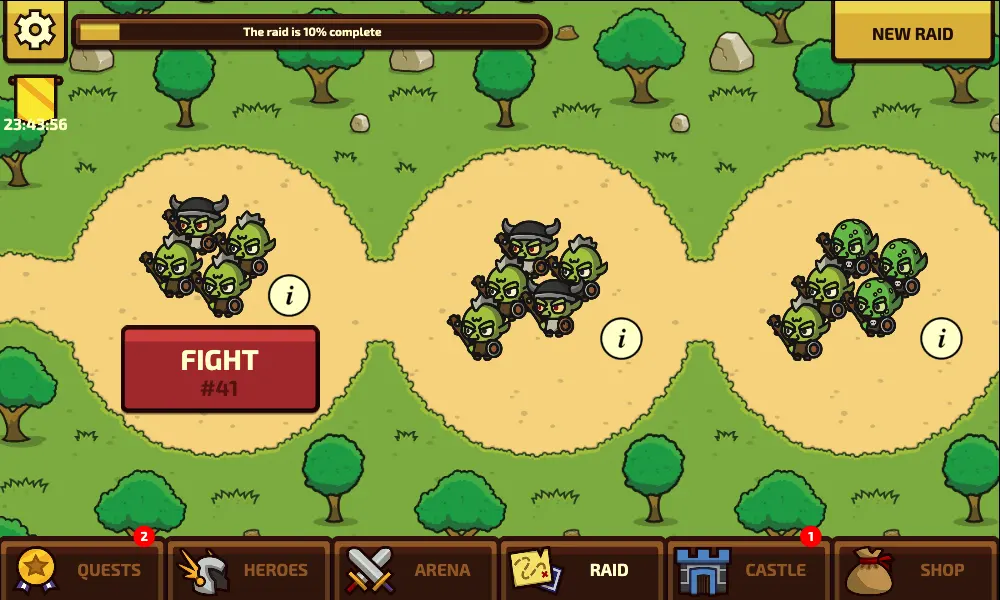The image size is (1000, 600).
Task: Open the Quests tab
Action: tap(82, 570)
